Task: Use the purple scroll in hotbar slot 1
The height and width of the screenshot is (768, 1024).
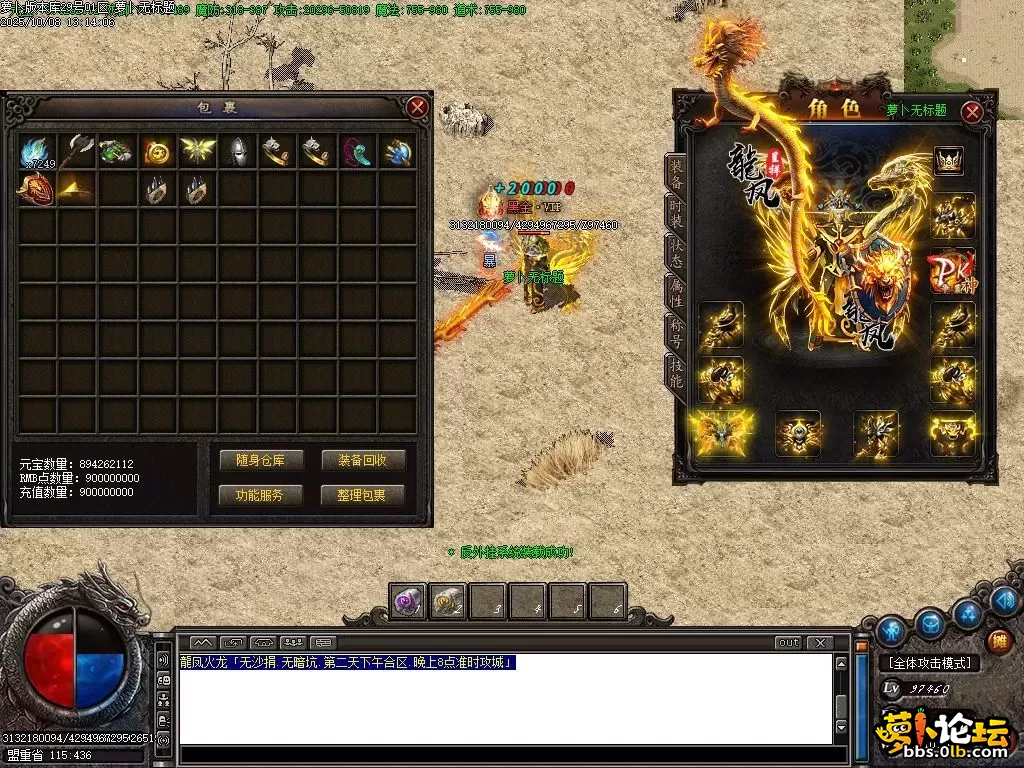Action: tap(407, 601)
